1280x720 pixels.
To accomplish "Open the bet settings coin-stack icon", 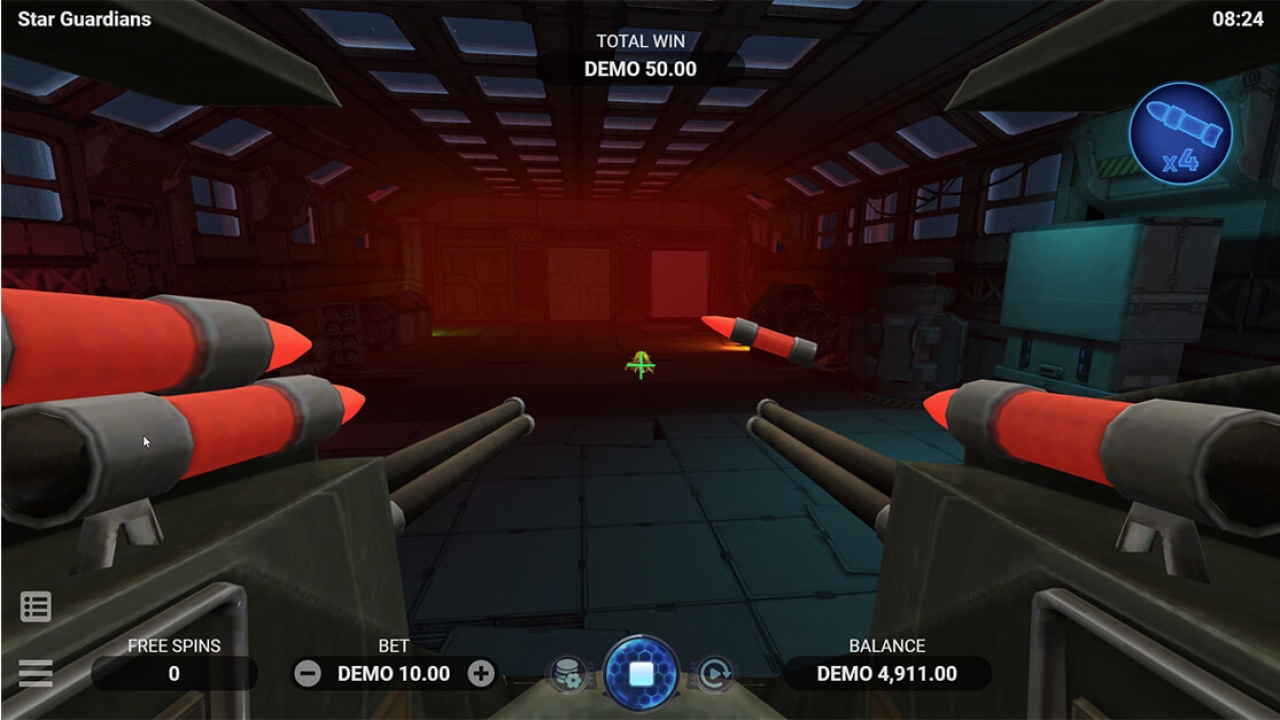I will click(567, 674).
